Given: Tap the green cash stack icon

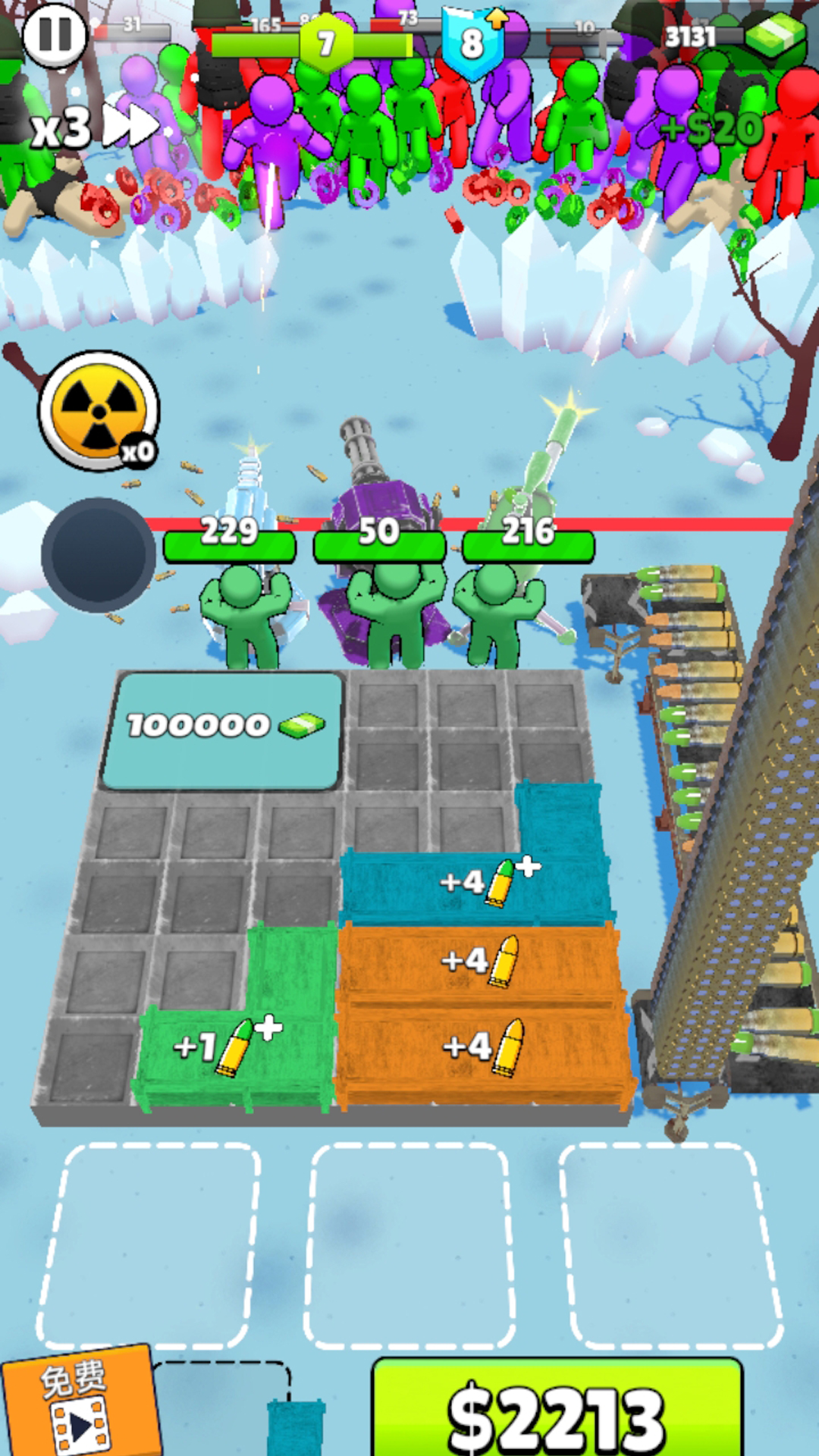Looking at the screenshot, I should pyautogui.click(x=773, y=34).
